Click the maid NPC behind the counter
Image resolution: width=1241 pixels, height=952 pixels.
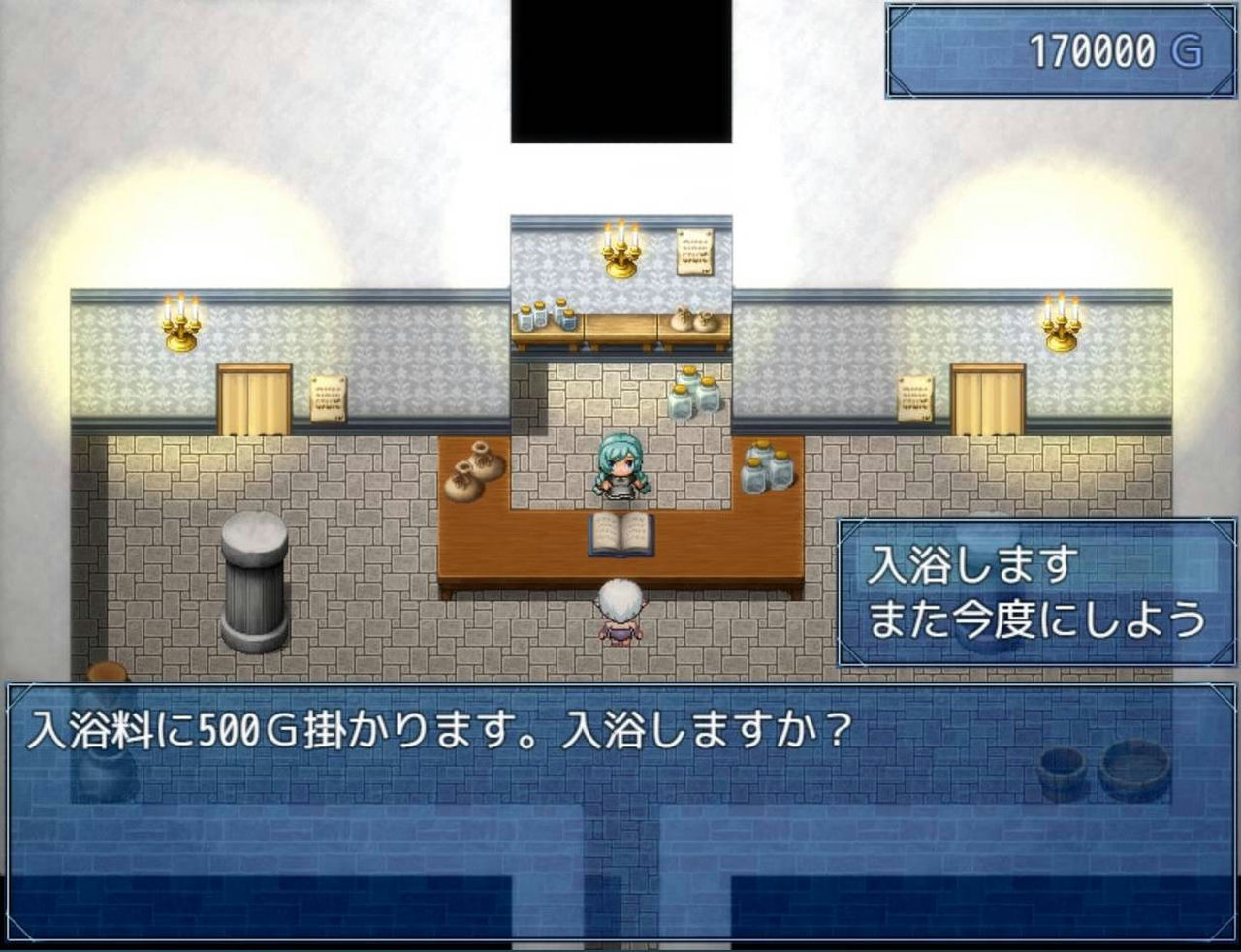(x=620, y=468)
